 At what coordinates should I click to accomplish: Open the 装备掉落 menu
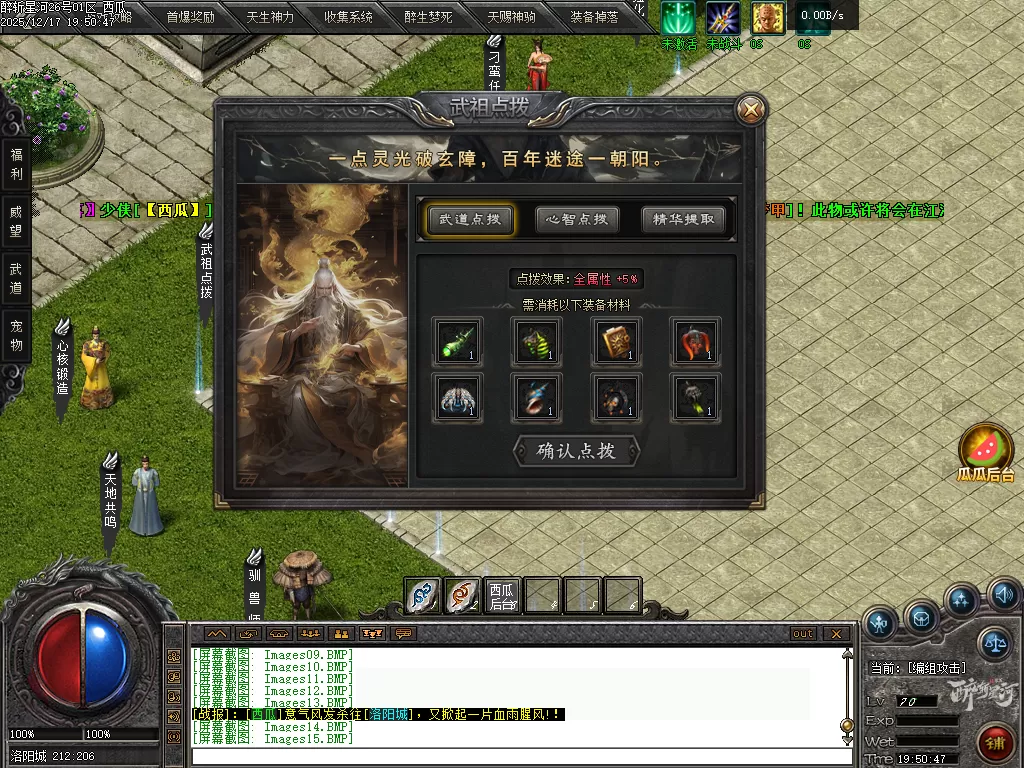(594, 17)
